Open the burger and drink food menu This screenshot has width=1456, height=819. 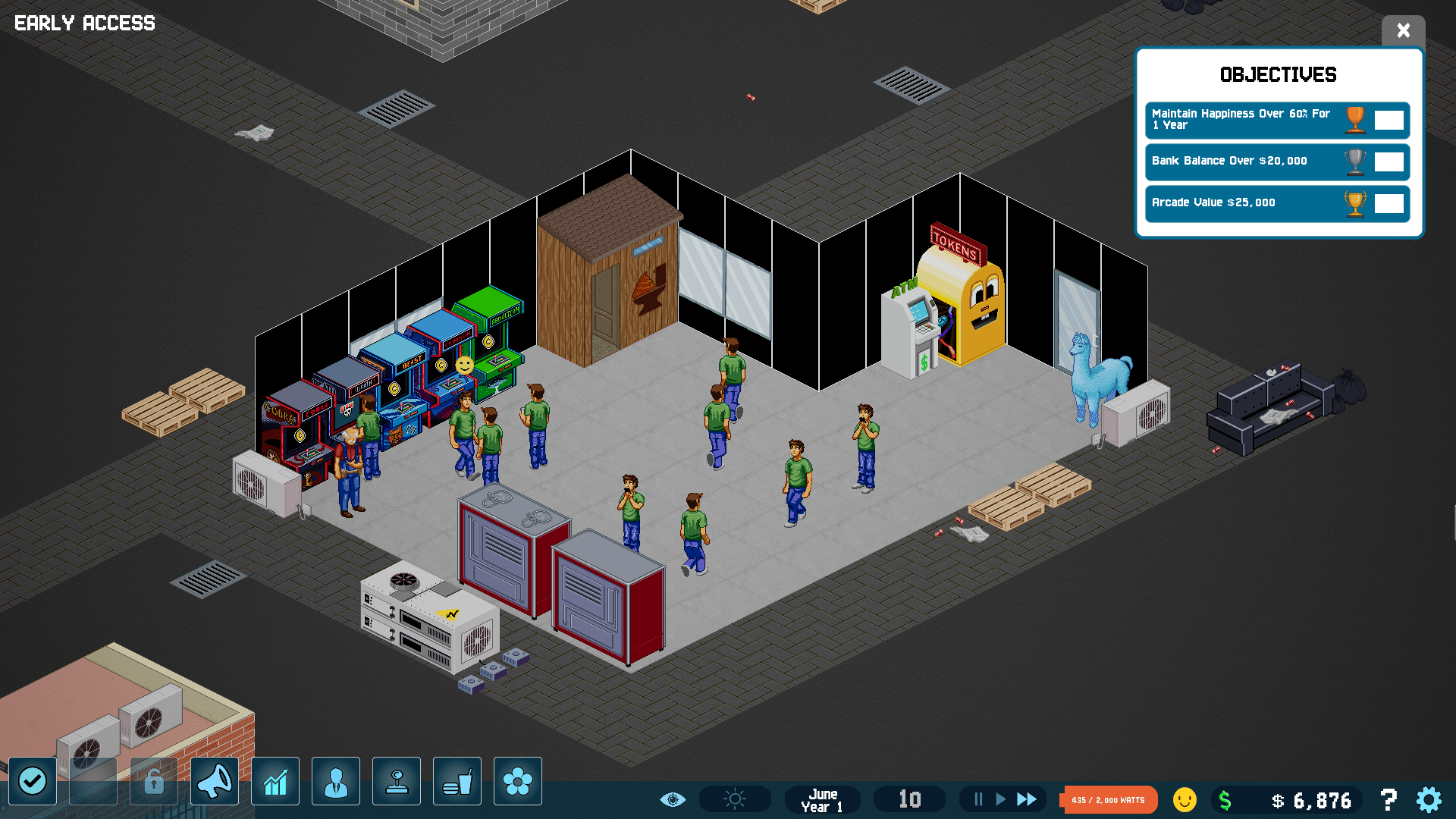[x=457, y=780]
